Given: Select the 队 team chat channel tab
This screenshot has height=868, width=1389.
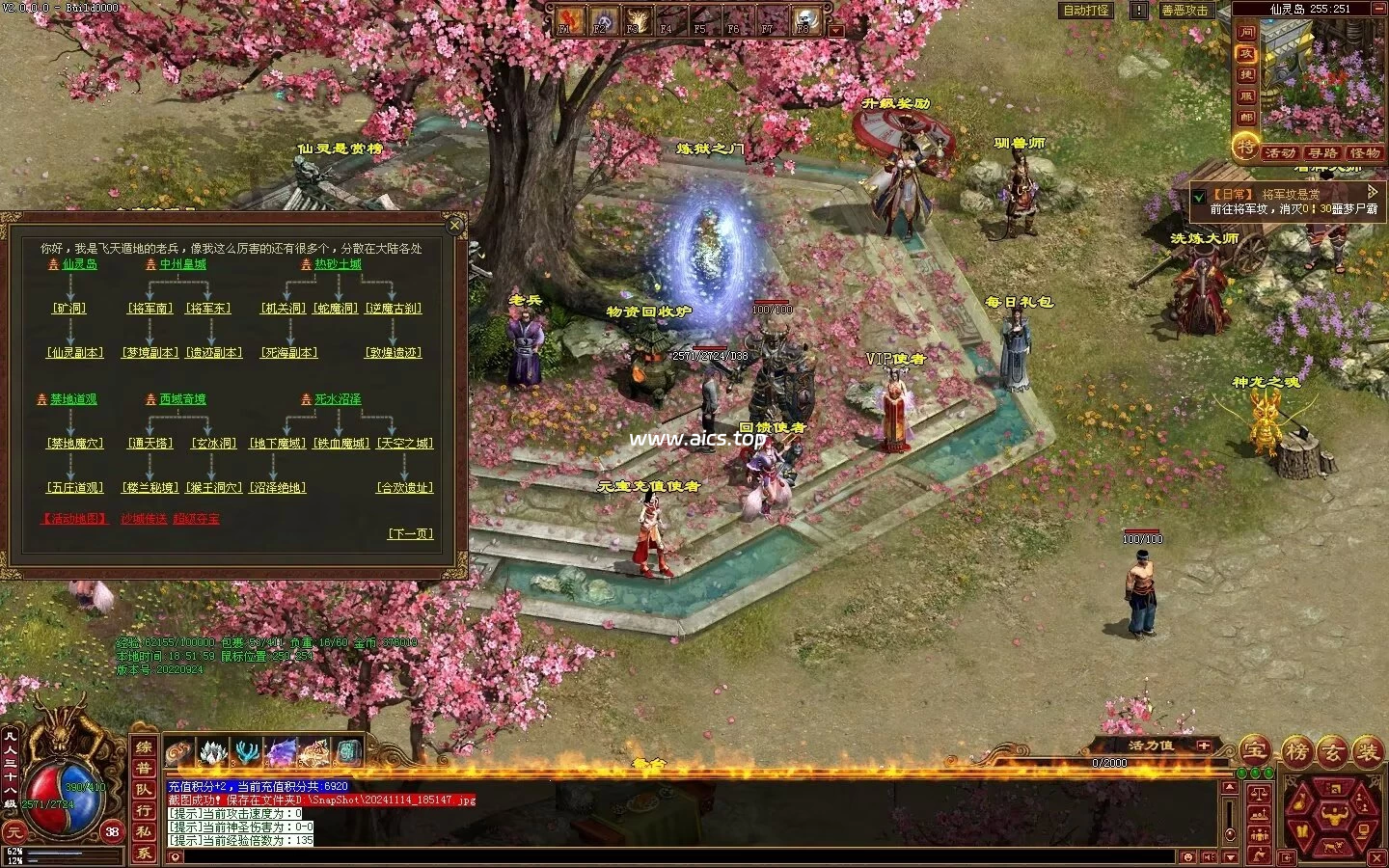Looking at the screenshot, I should [144, 789].
